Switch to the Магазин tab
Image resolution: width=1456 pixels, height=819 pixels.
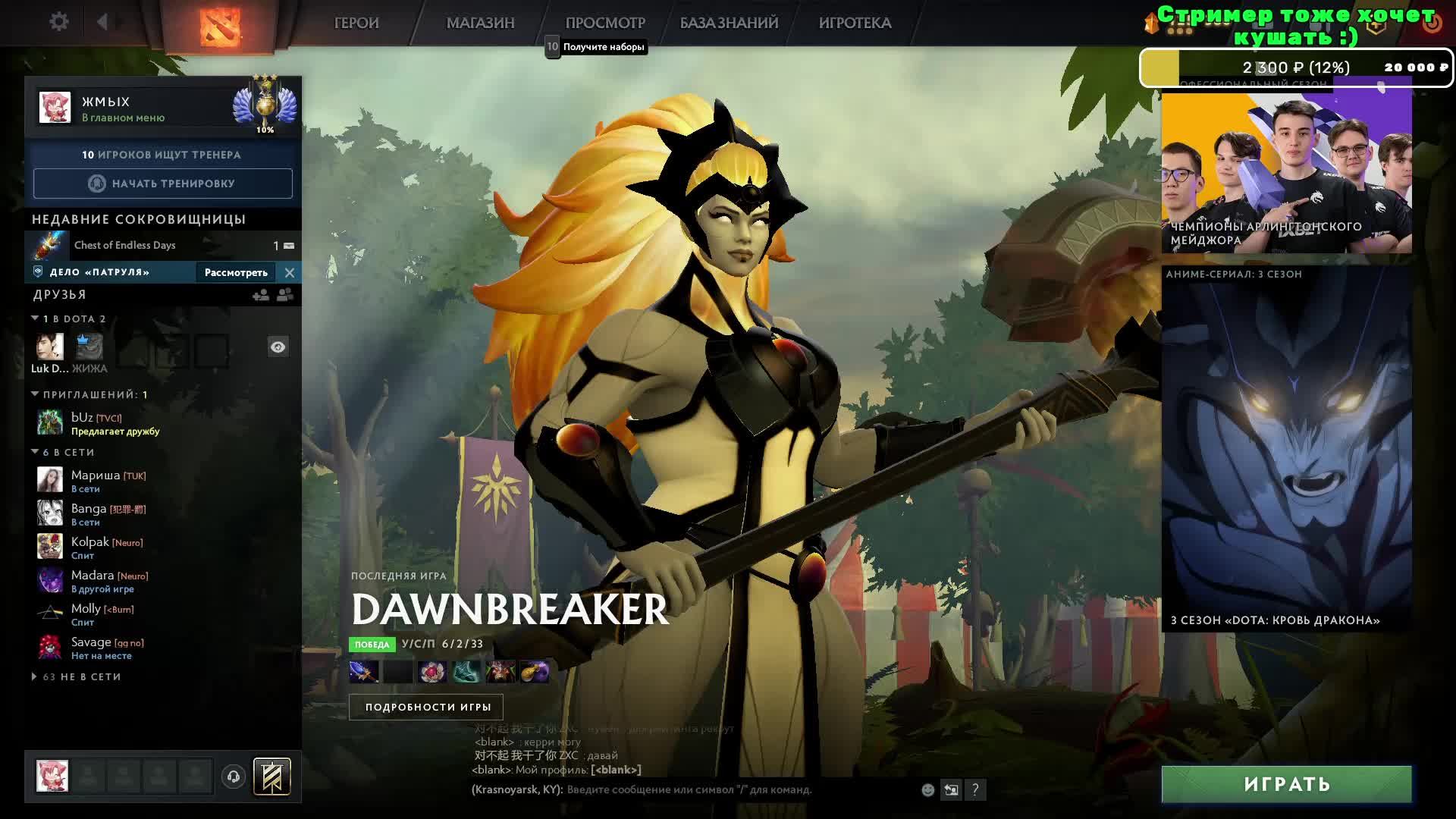480,24
